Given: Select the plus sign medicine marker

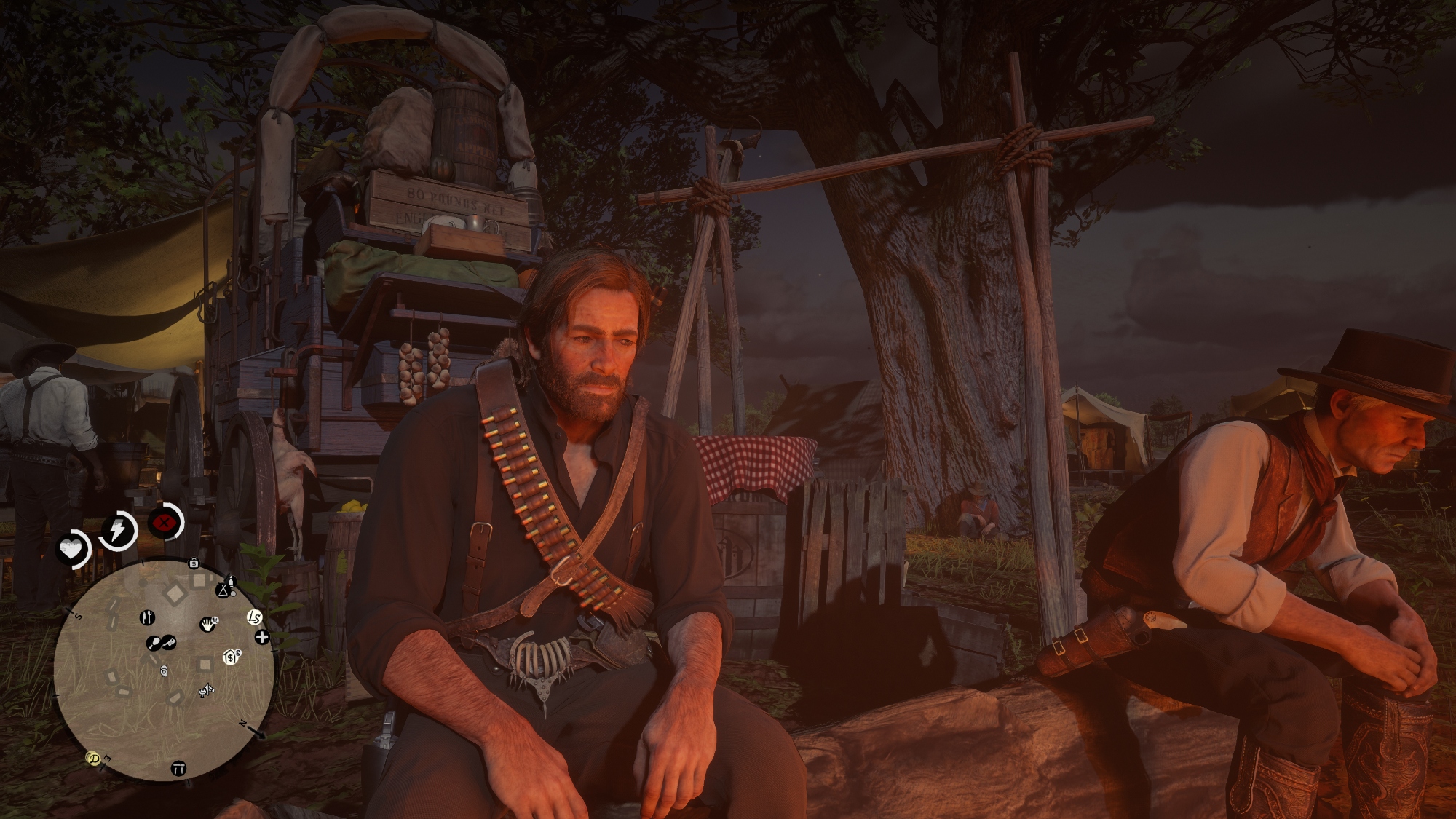Looking at the screenshot, I should [262, 638].
